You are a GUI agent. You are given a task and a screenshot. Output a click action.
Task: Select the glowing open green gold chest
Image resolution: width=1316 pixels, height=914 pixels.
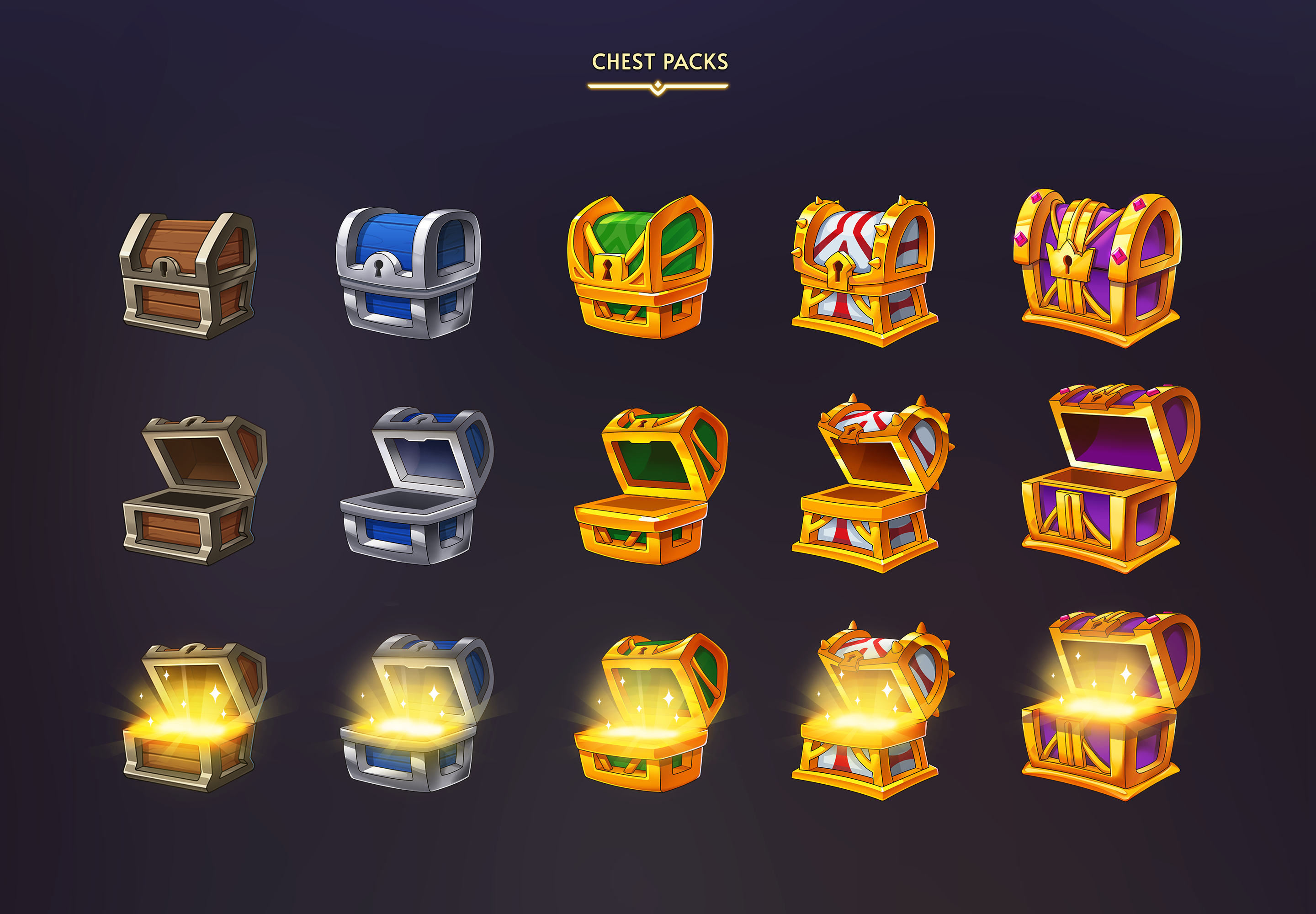[650, 712]
